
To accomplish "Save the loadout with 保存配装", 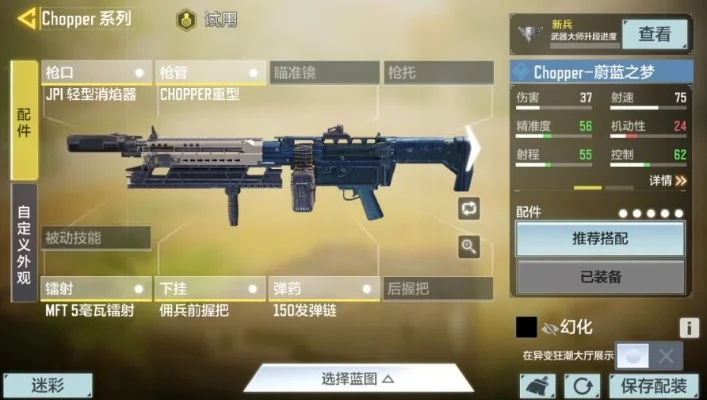I will pos(653,386).
